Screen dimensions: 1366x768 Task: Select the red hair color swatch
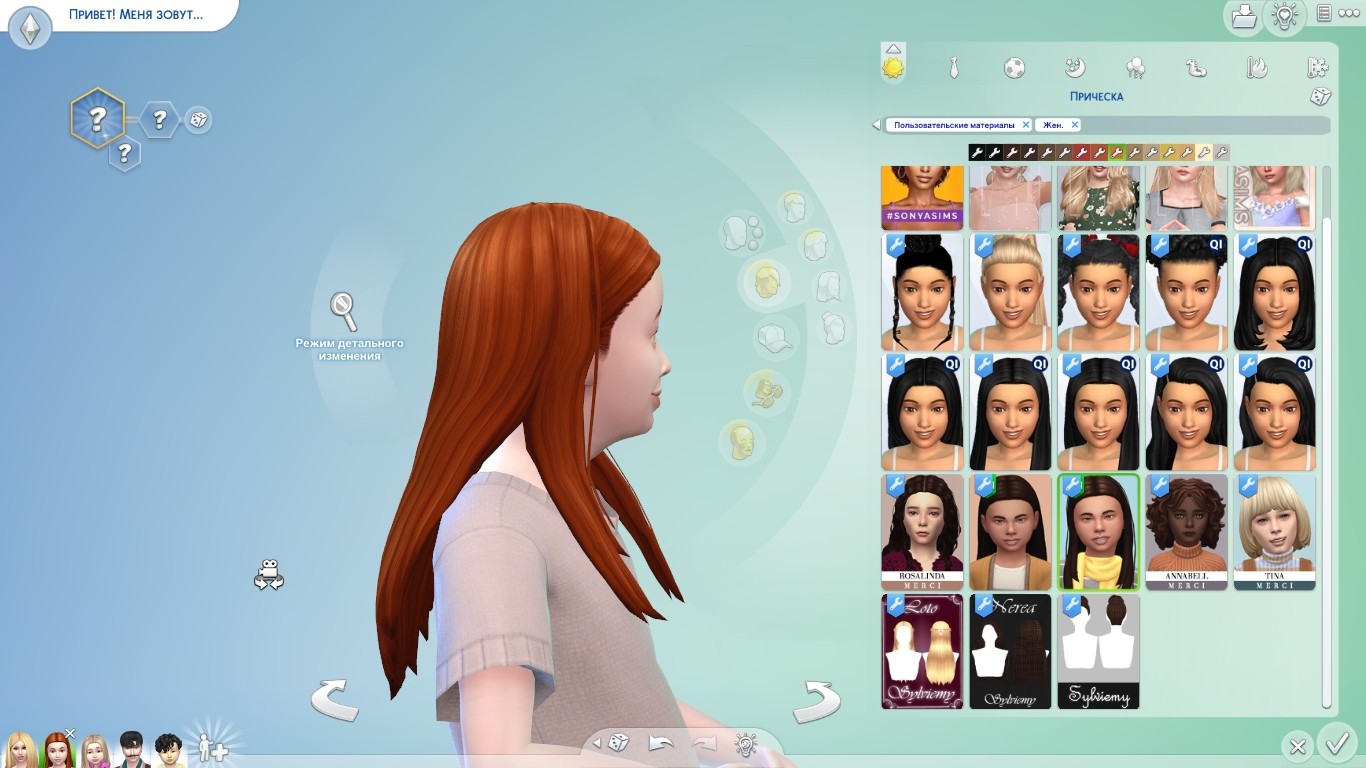coord(1082,153)
